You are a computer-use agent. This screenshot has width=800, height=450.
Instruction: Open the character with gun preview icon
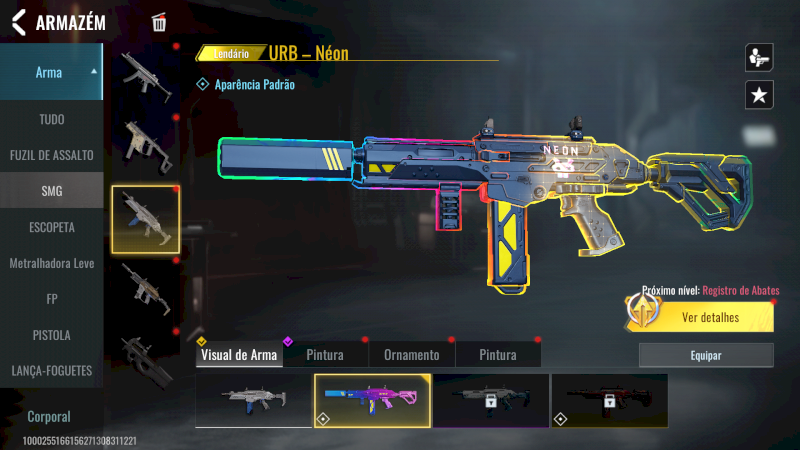point(759,57)
